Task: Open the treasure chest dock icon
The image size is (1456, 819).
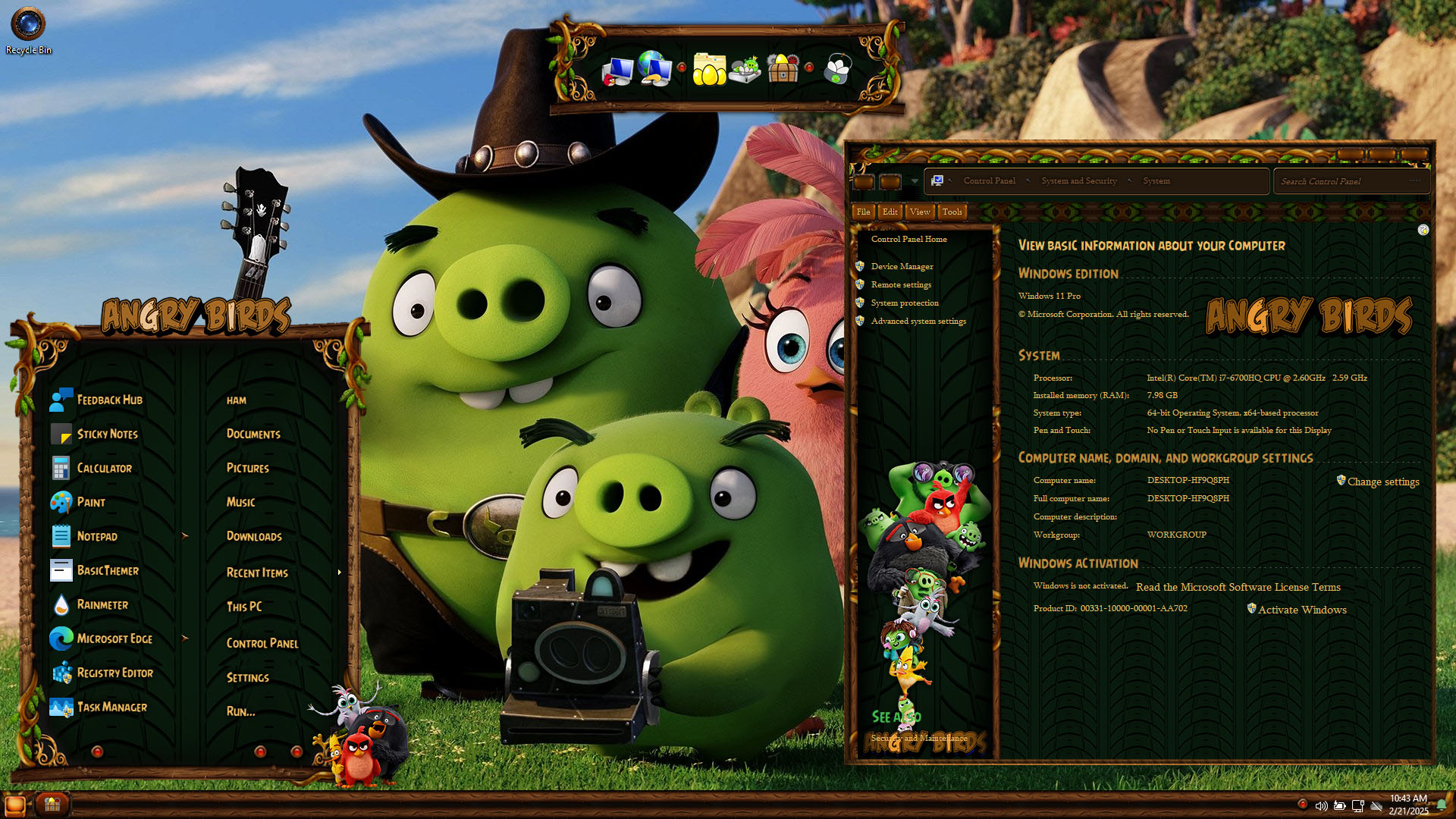Action: [783, 69]
